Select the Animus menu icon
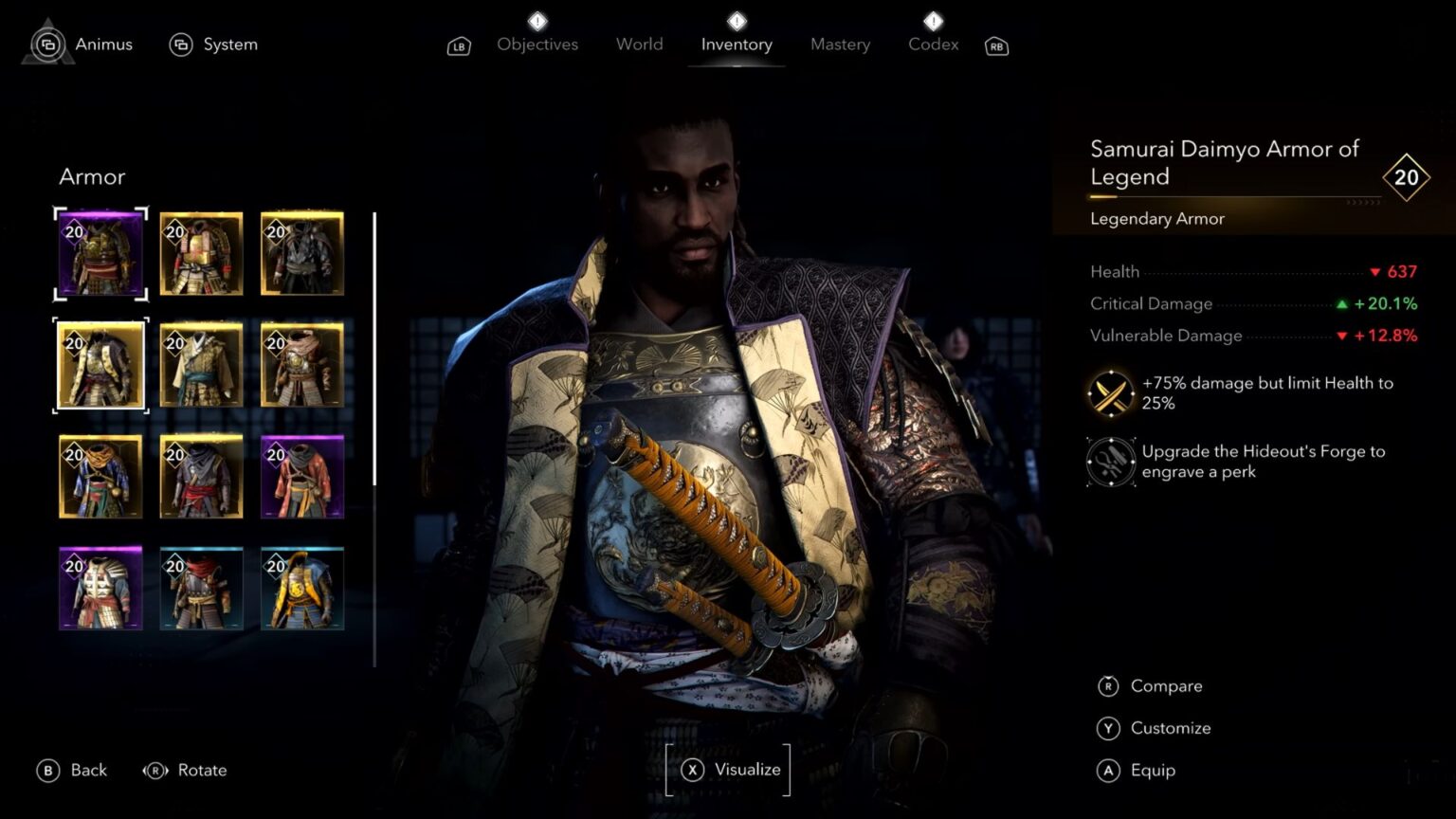This screenshot has height=819, width=1456. point(47,44)
